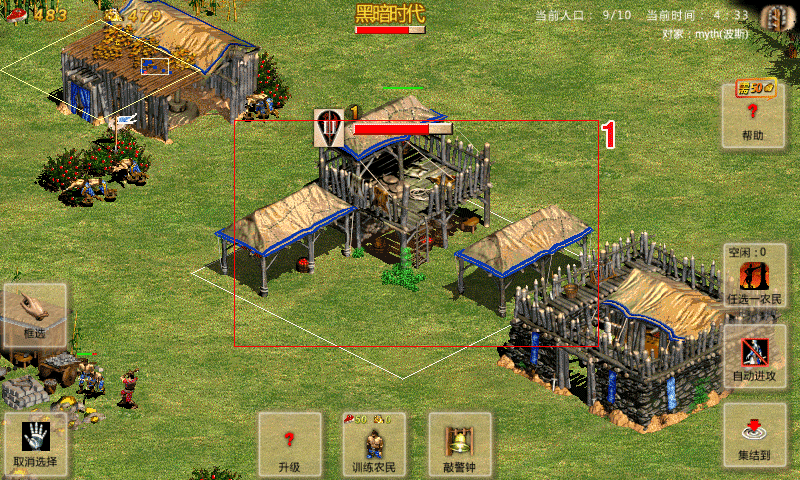
Task: Cancel selection with 取消选择
Action: pos(35,444)
